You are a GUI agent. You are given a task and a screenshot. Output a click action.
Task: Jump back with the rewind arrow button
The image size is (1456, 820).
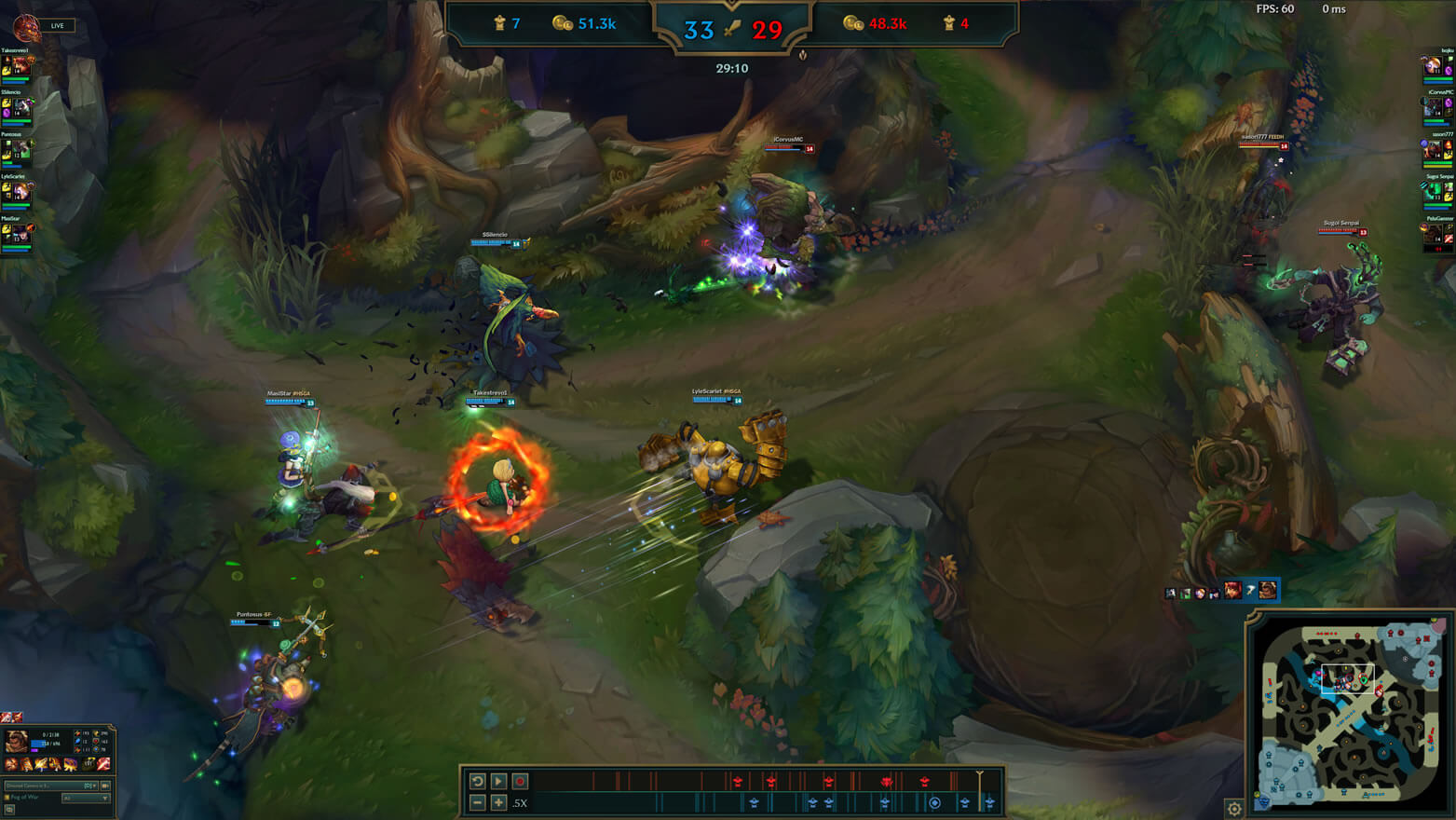tap(478, 781)
